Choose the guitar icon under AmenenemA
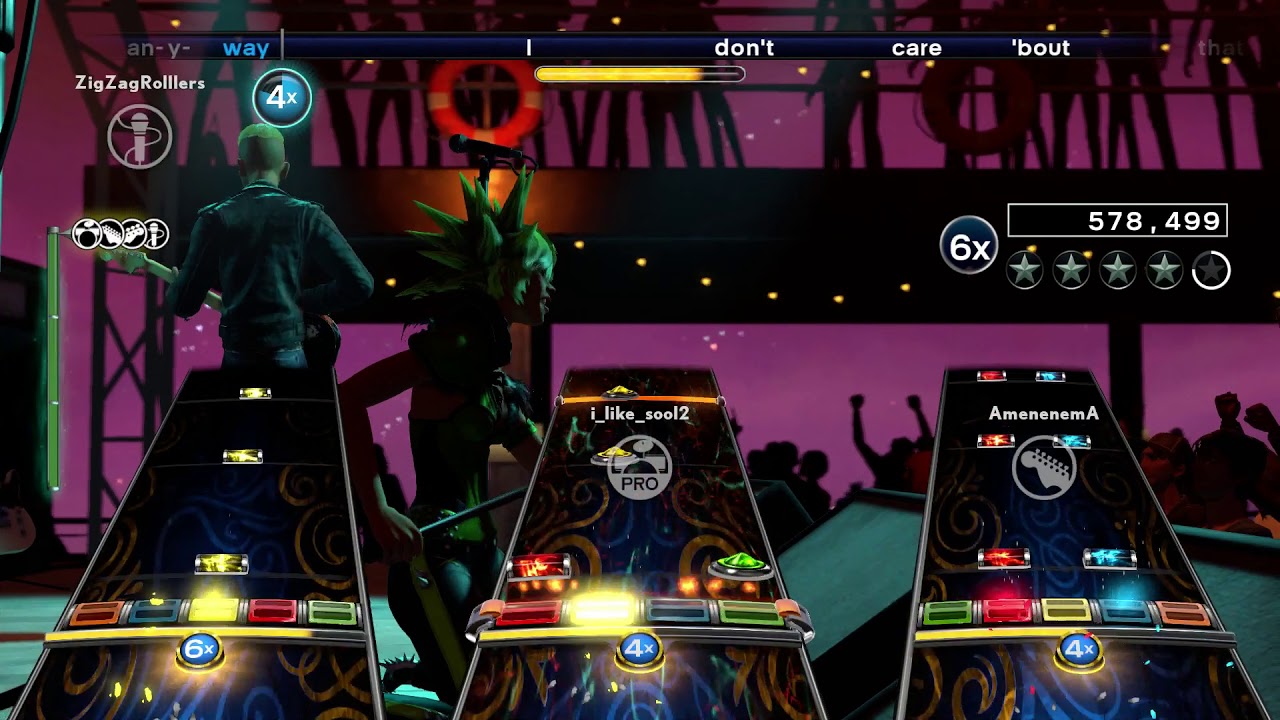The width and height of the screenshot is (1280, 720). pyautogui.click(x=1044, y=467)
